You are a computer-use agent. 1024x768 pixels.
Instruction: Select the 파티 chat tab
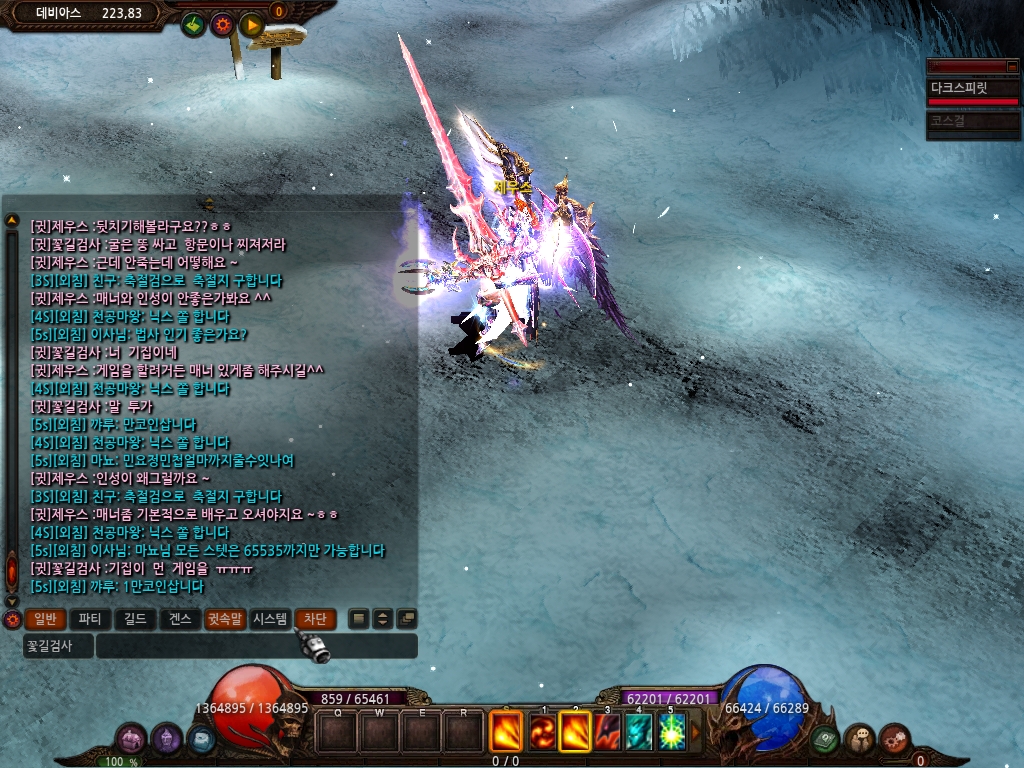tap(90, 619)
